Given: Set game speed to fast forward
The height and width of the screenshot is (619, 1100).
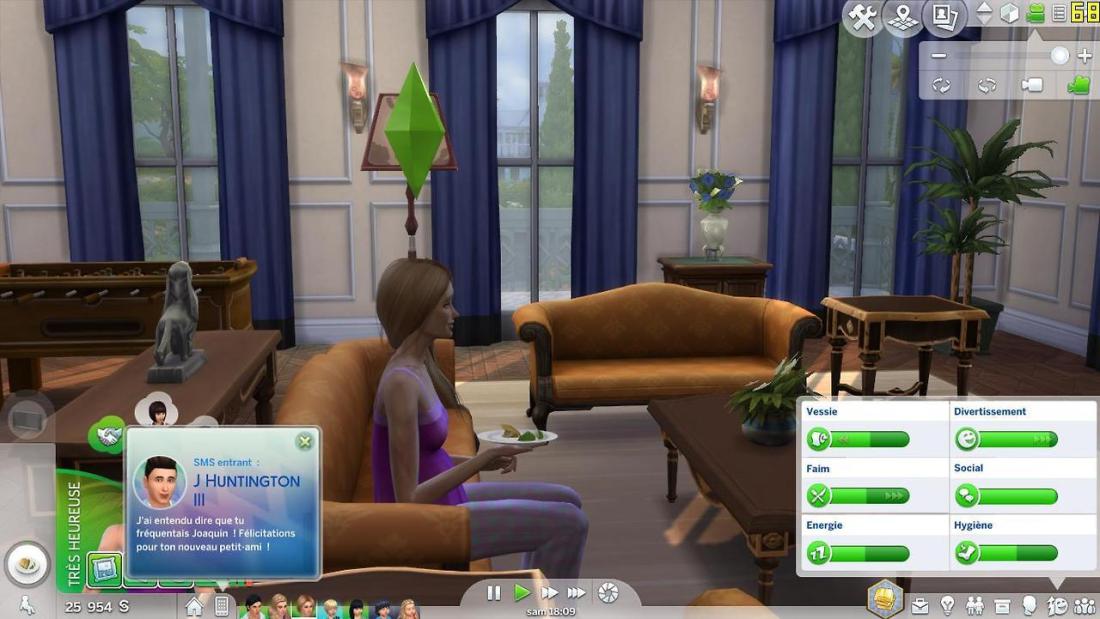Looking at the screenshot, I should click(549, 593).
